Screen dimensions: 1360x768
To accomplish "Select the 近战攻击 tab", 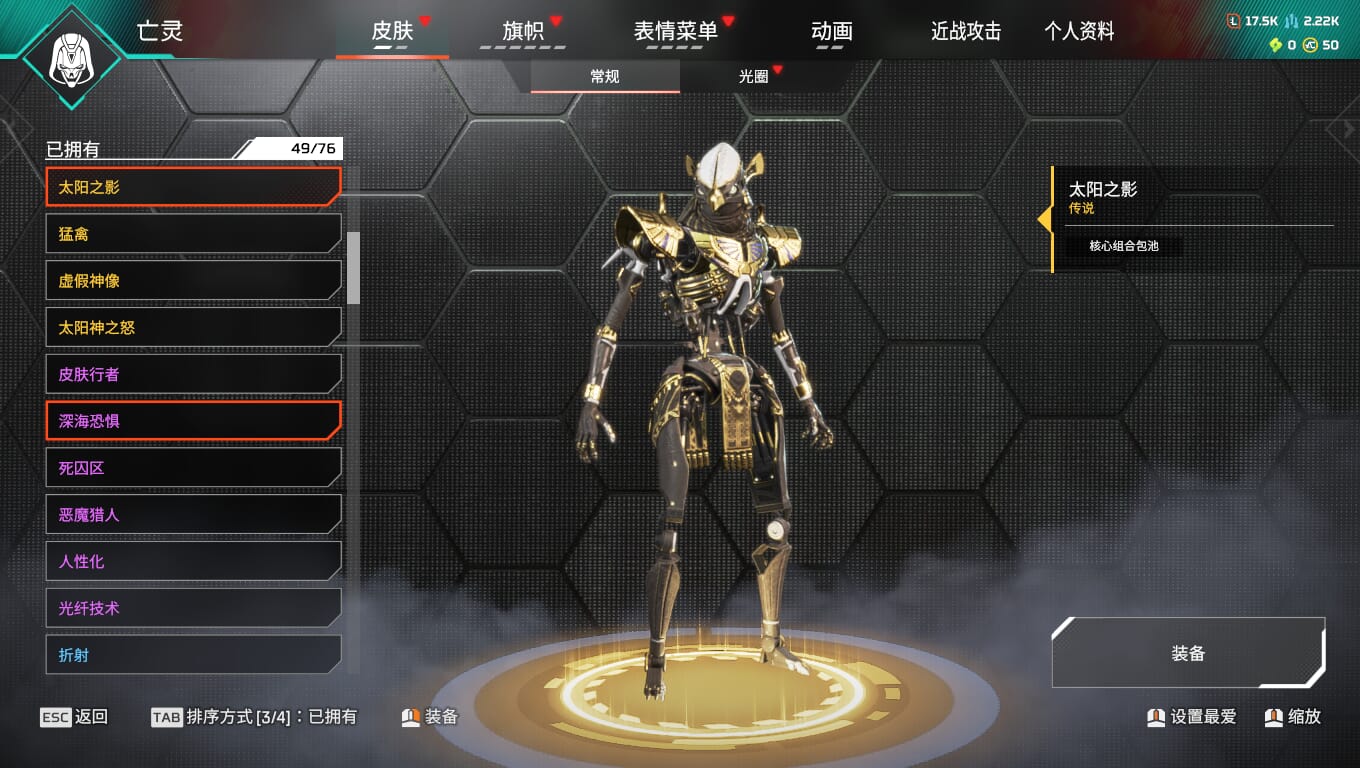I will click(966, 31).
